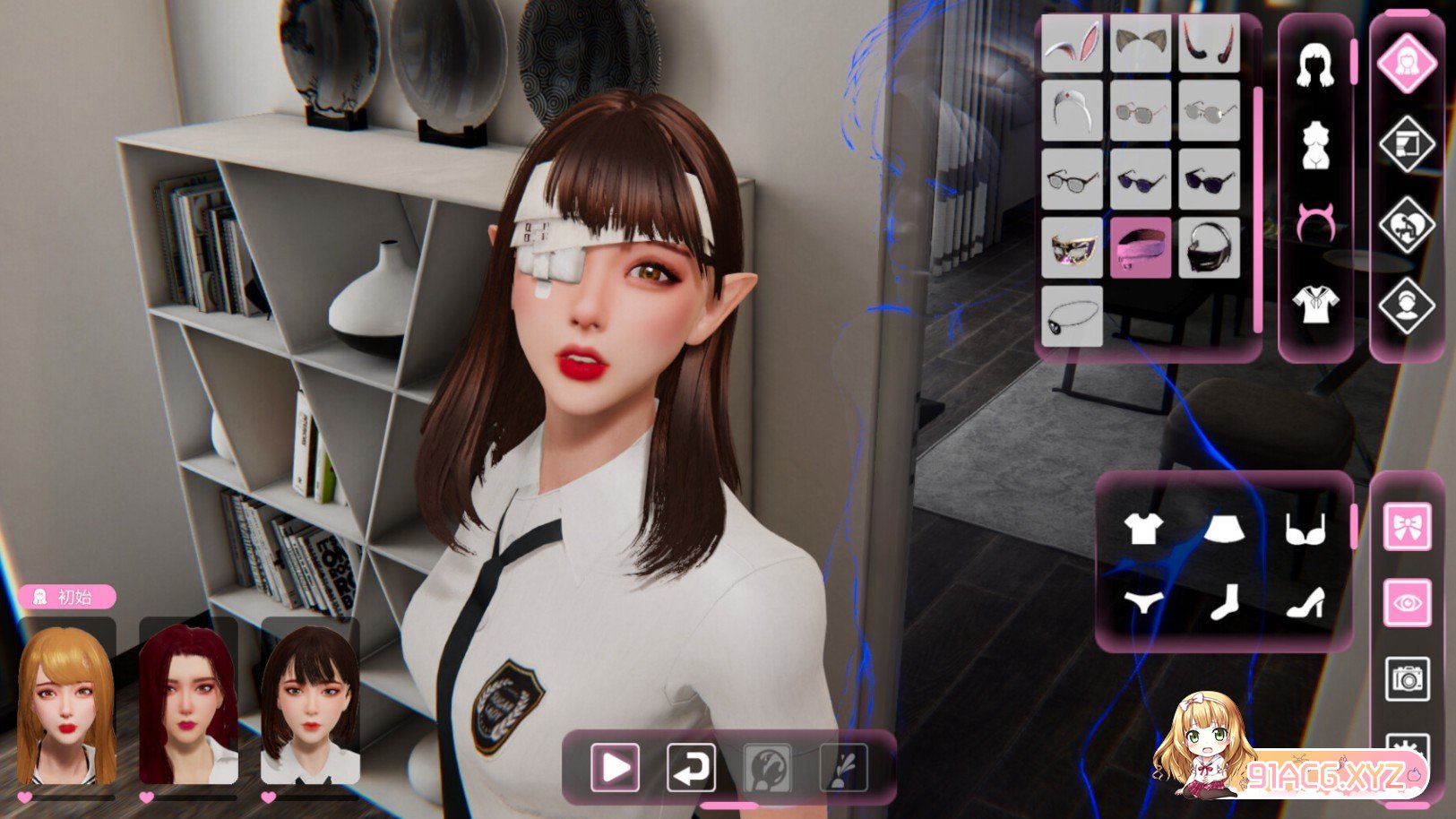1456x819 pixels.
Task: Select the blonde-haired character portrait
Action: click(x=67, y=702)
